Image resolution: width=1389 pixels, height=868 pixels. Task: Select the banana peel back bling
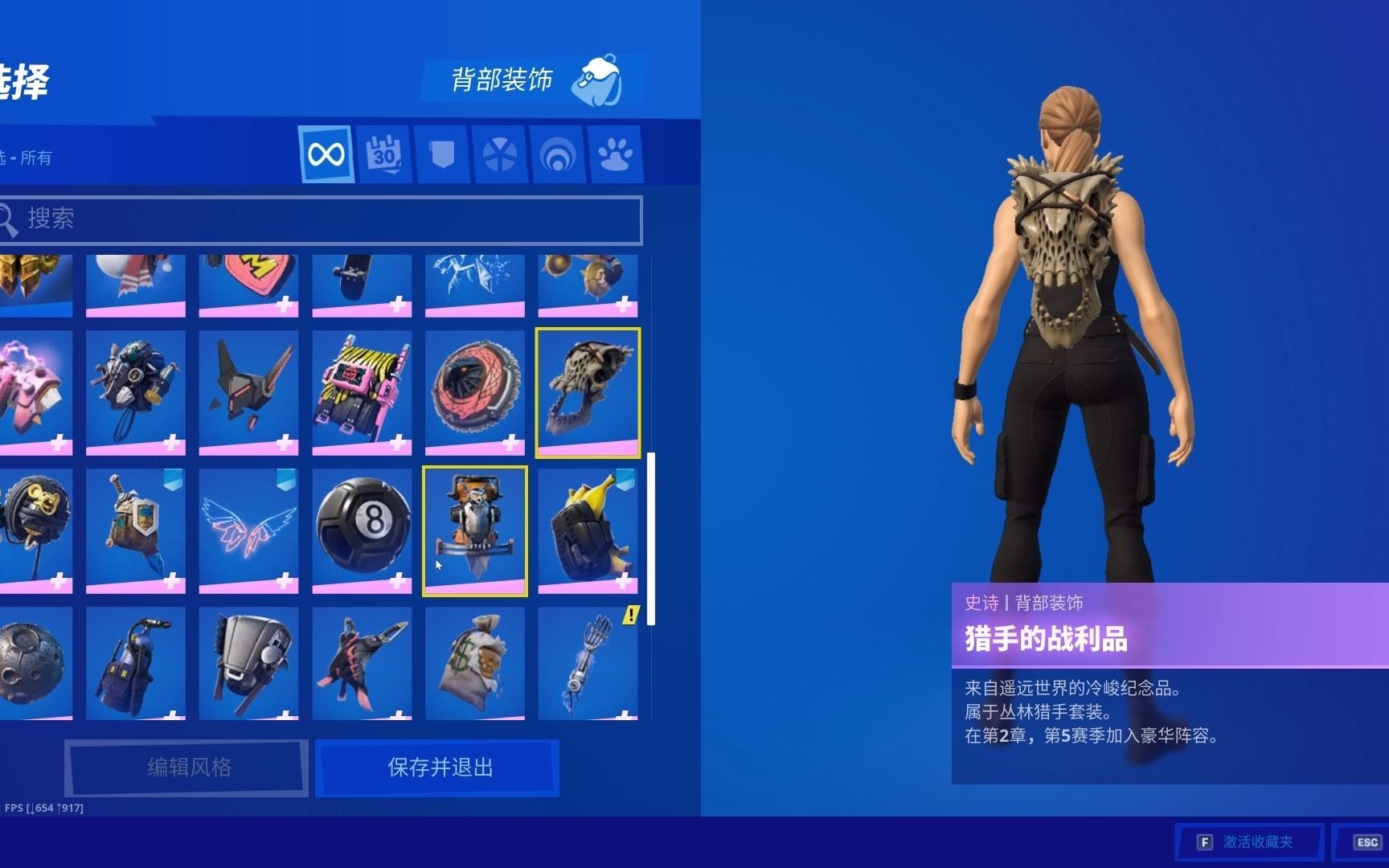(588, 526)
